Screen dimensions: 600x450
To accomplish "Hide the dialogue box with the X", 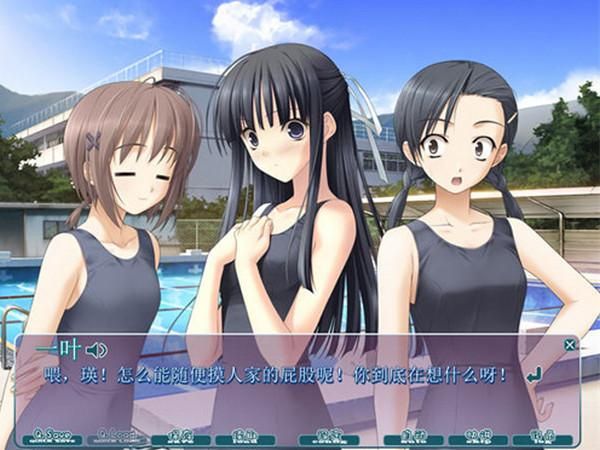I will [570, 345].
